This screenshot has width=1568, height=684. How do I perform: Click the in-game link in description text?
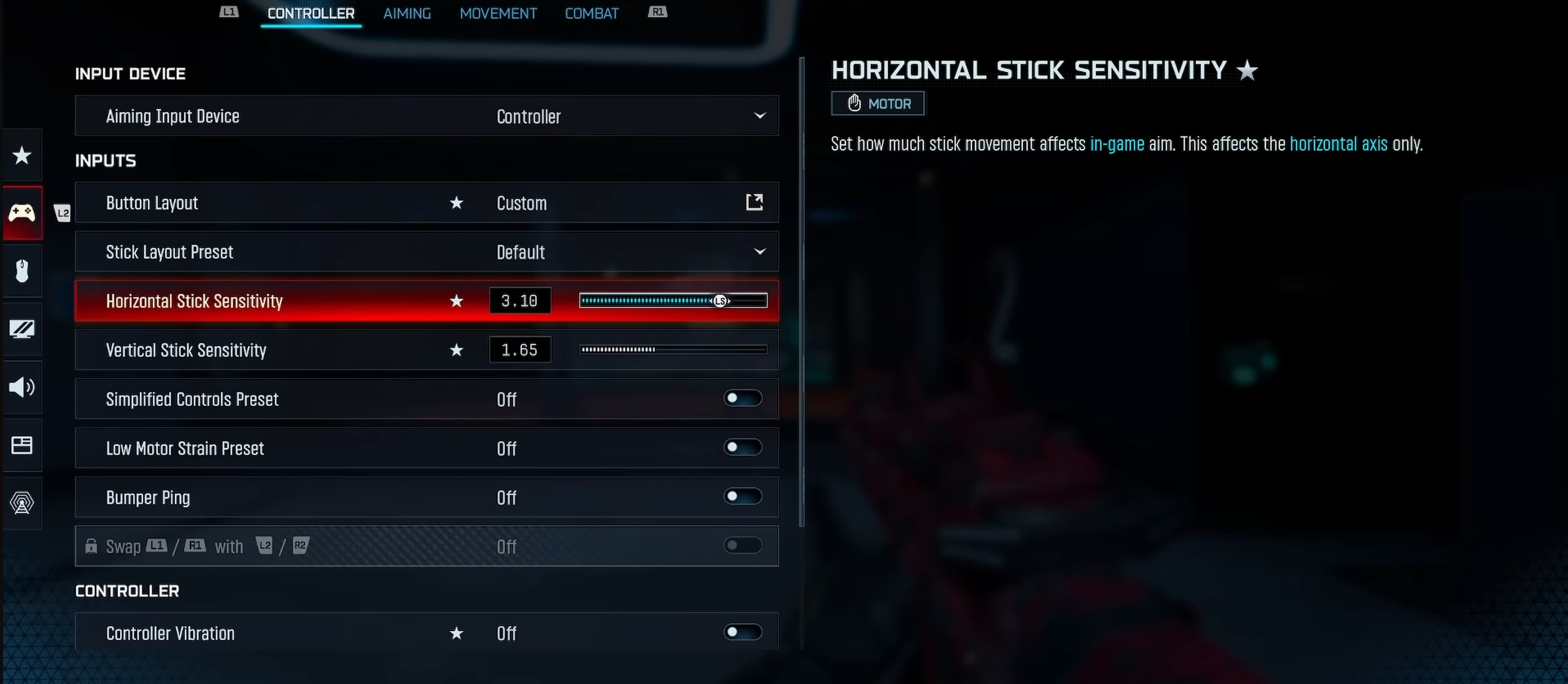click(1118, 144)
